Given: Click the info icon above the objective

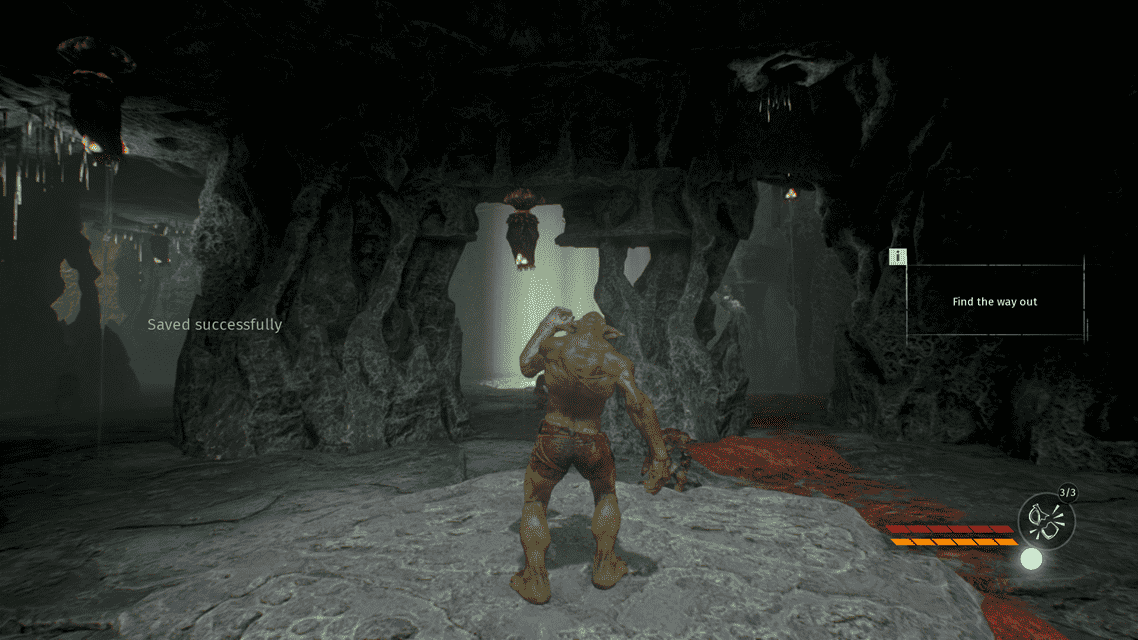Looking at the screenshot, I should point(898,257).
